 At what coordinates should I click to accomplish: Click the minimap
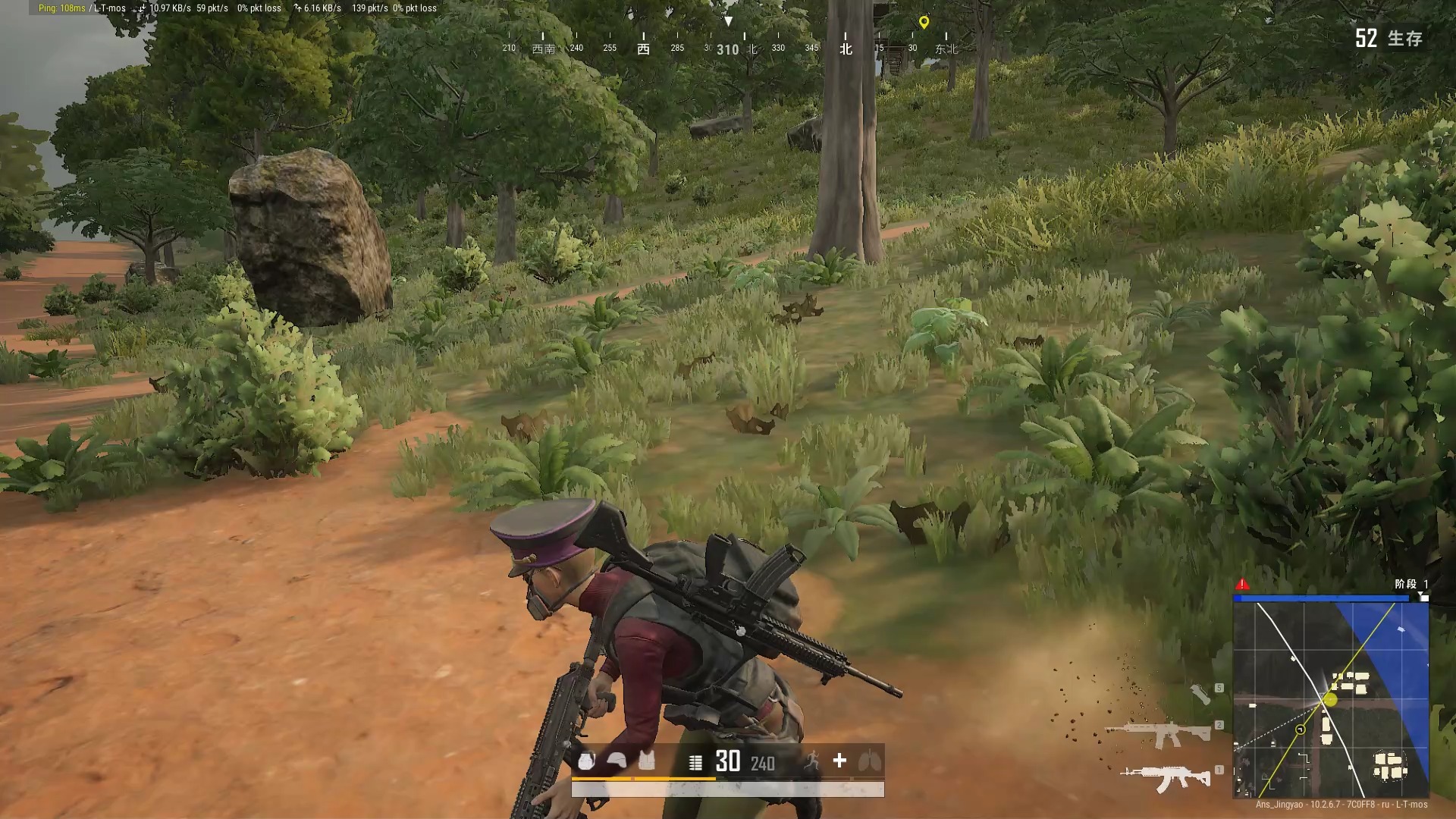[1331, 699]
